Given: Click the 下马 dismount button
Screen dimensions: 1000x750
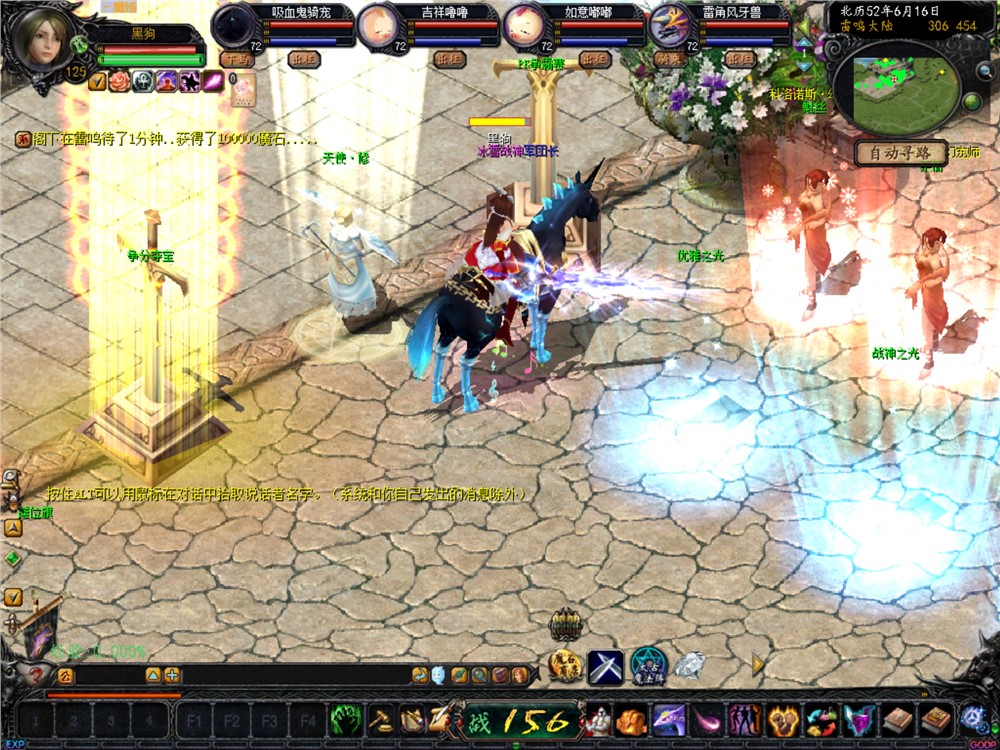Looking at the screenshot, I should 239,59.
